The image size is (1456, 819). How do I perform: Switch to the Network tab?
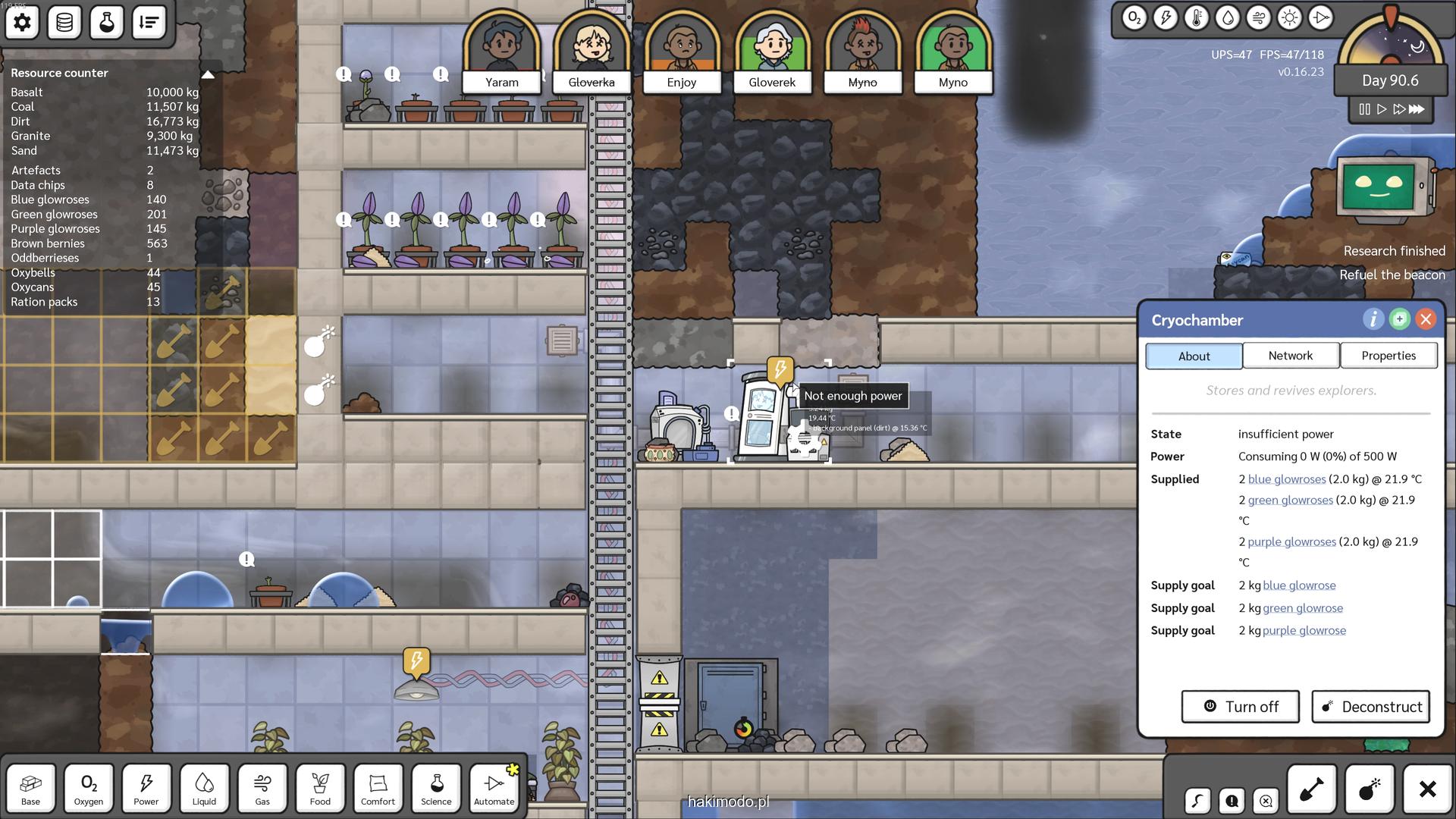[x=1290, y=356]
